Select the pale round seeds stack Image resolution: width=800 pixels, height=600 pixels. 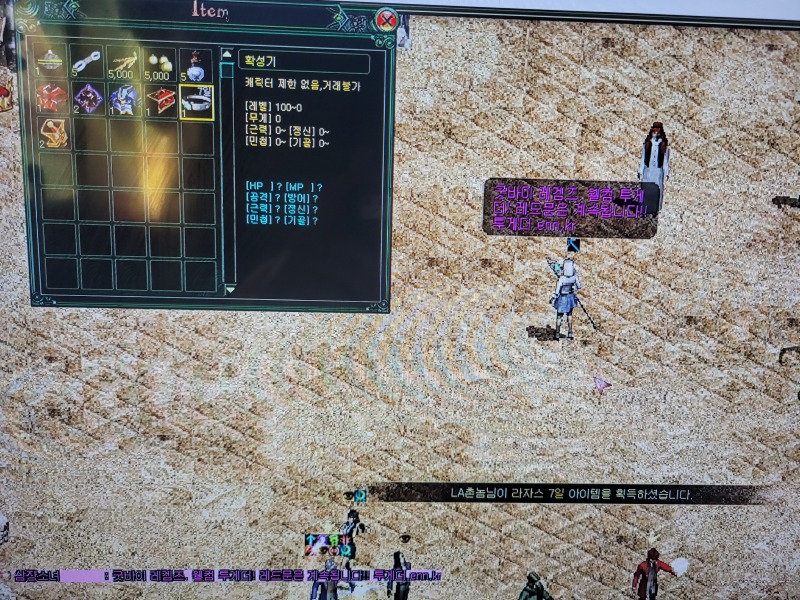159,63
